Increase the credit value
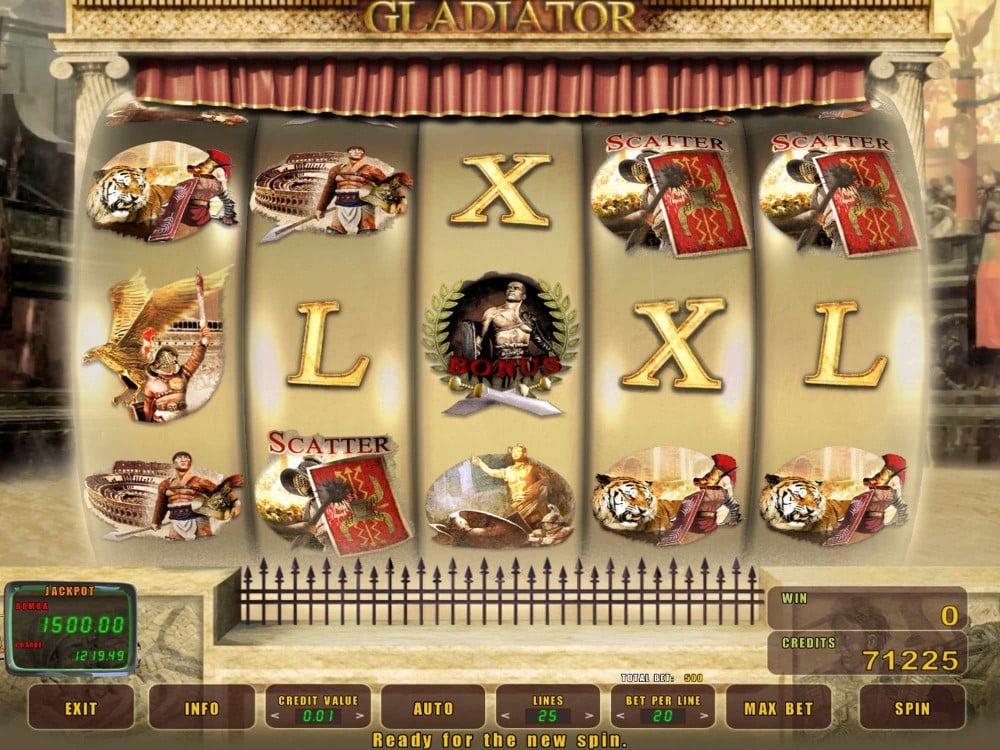1000x750 pixels. pos(362,716)
